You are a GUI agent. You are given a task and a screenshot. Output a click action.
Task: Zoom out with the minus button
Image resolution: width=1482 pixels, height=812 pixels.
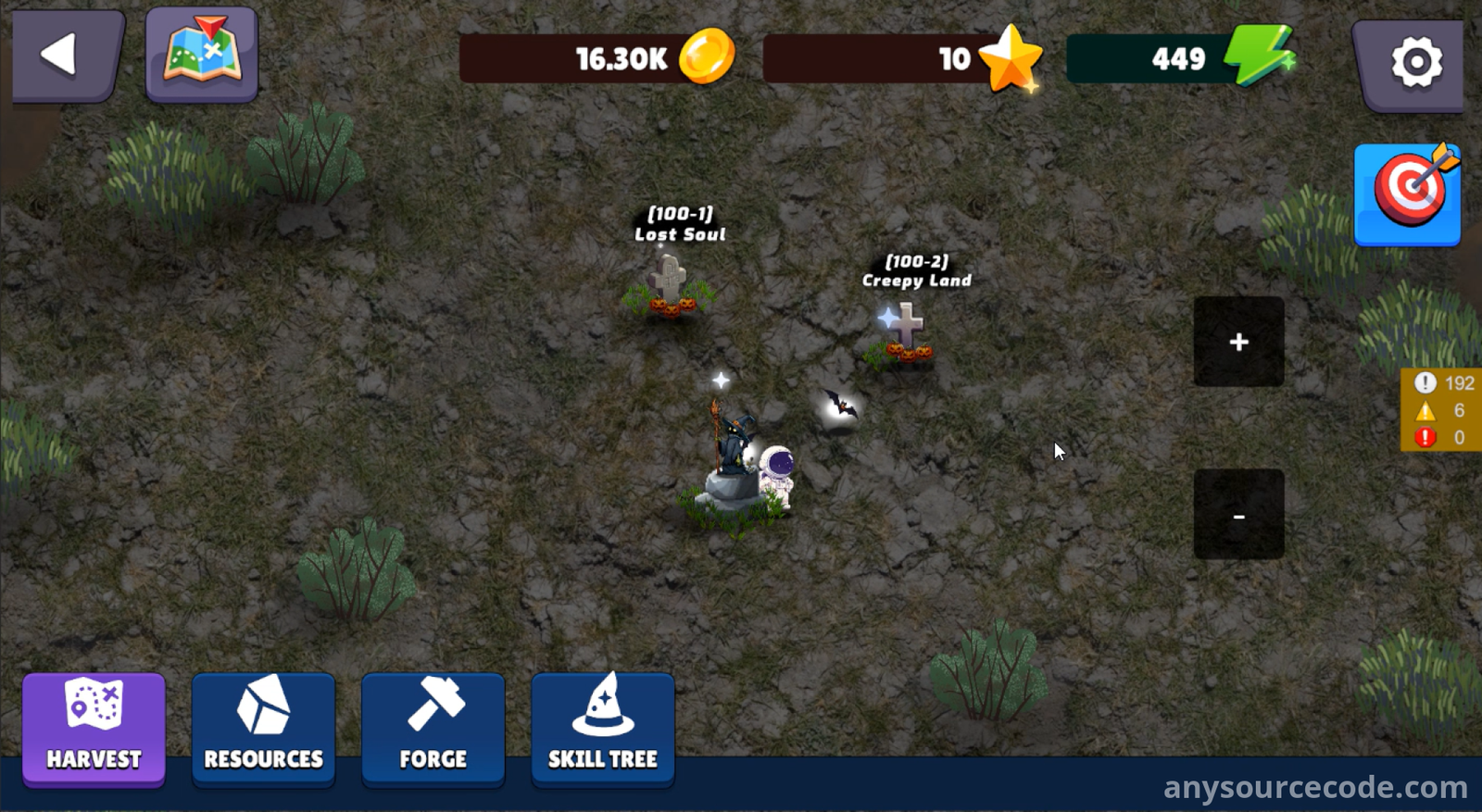click(x=1238, y=515)
